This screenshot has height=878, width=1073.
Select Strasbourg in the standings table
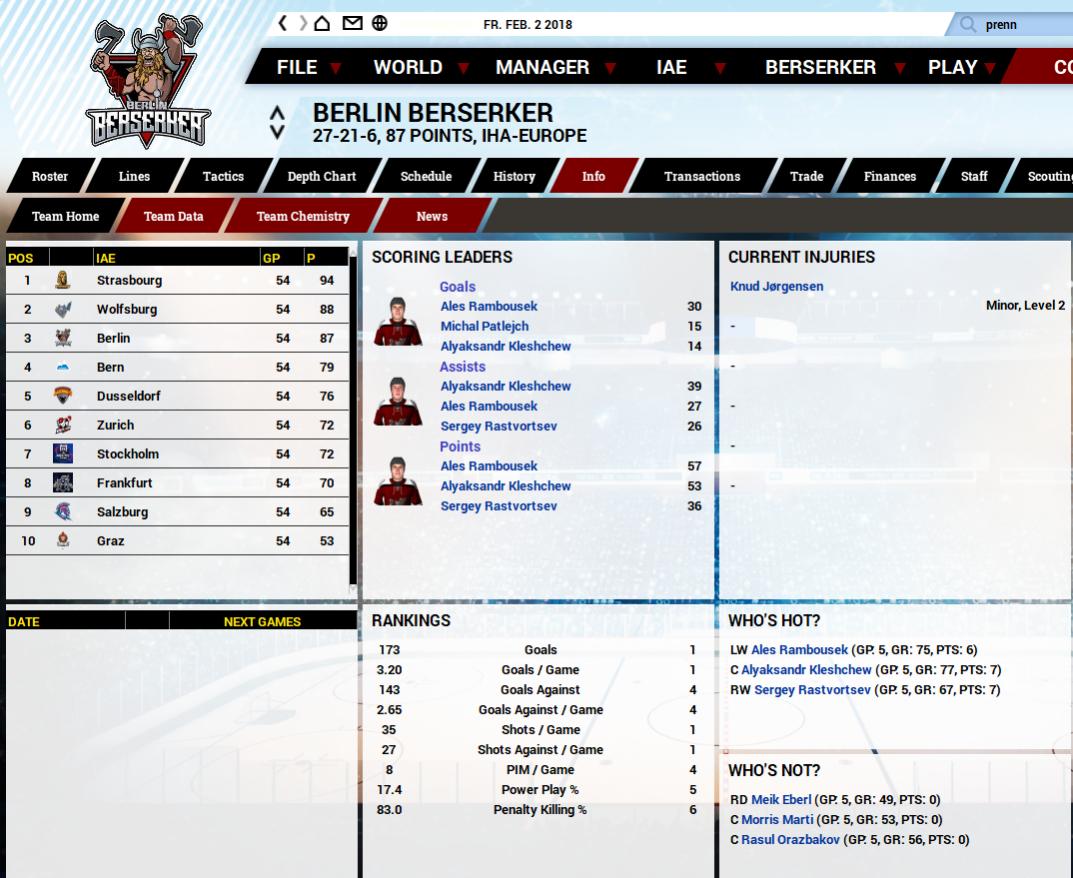point(129,281)
